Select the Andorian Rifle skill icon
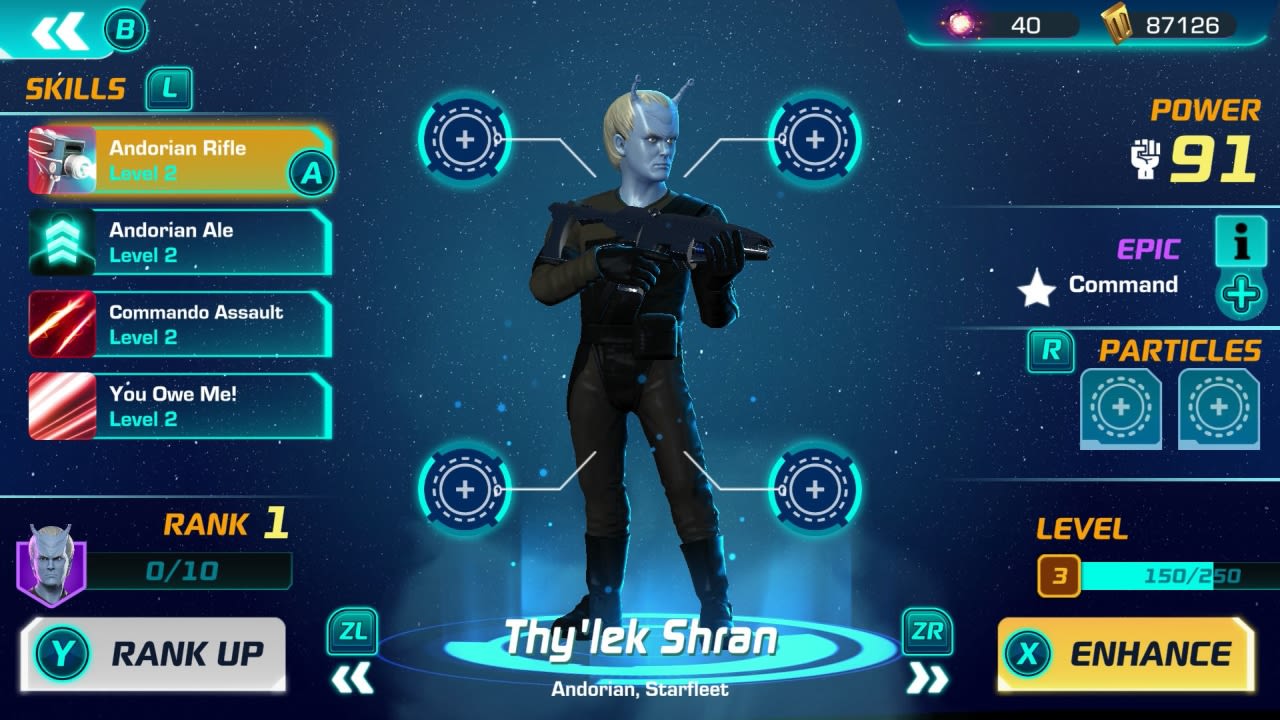Viewport: 1280px width, 720px height. point(62,160)
